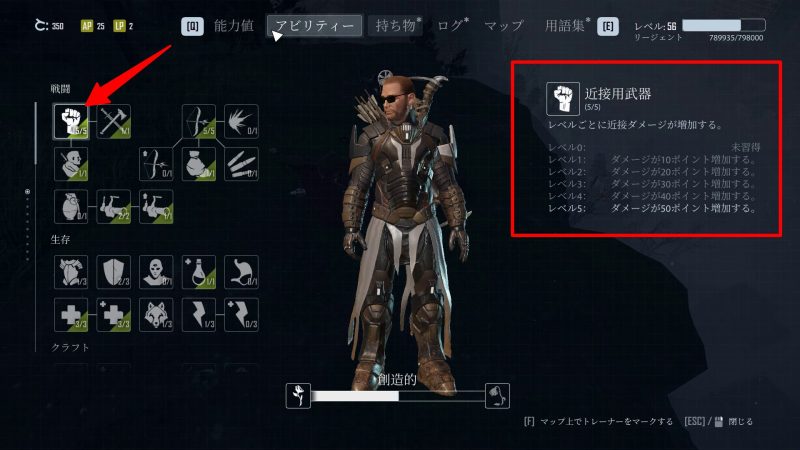Show the マップ tab
This screenshot has height=450, width=800.
[x=504, y=26]
